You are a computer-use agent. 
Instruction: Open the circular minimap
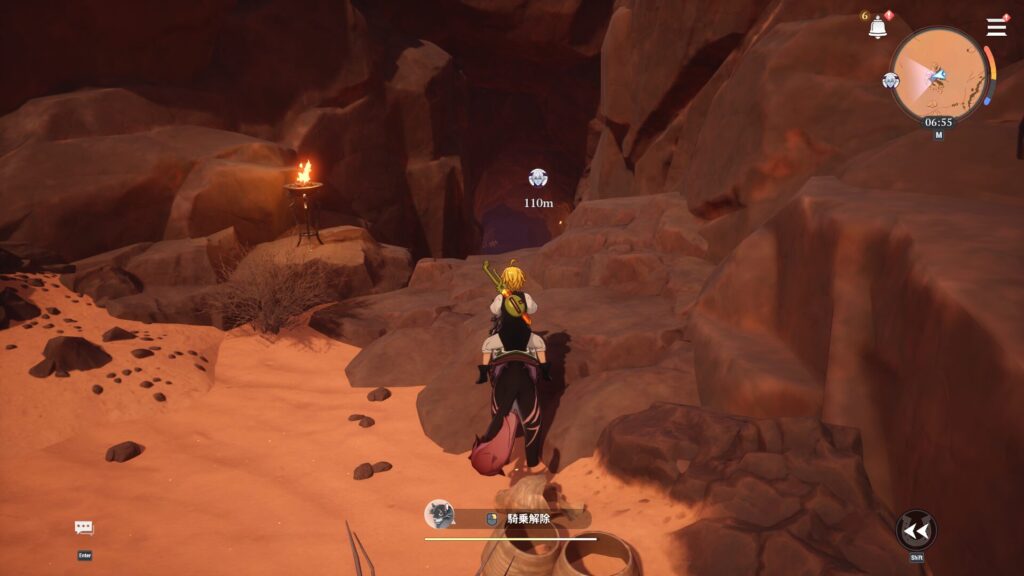point(938,74)
